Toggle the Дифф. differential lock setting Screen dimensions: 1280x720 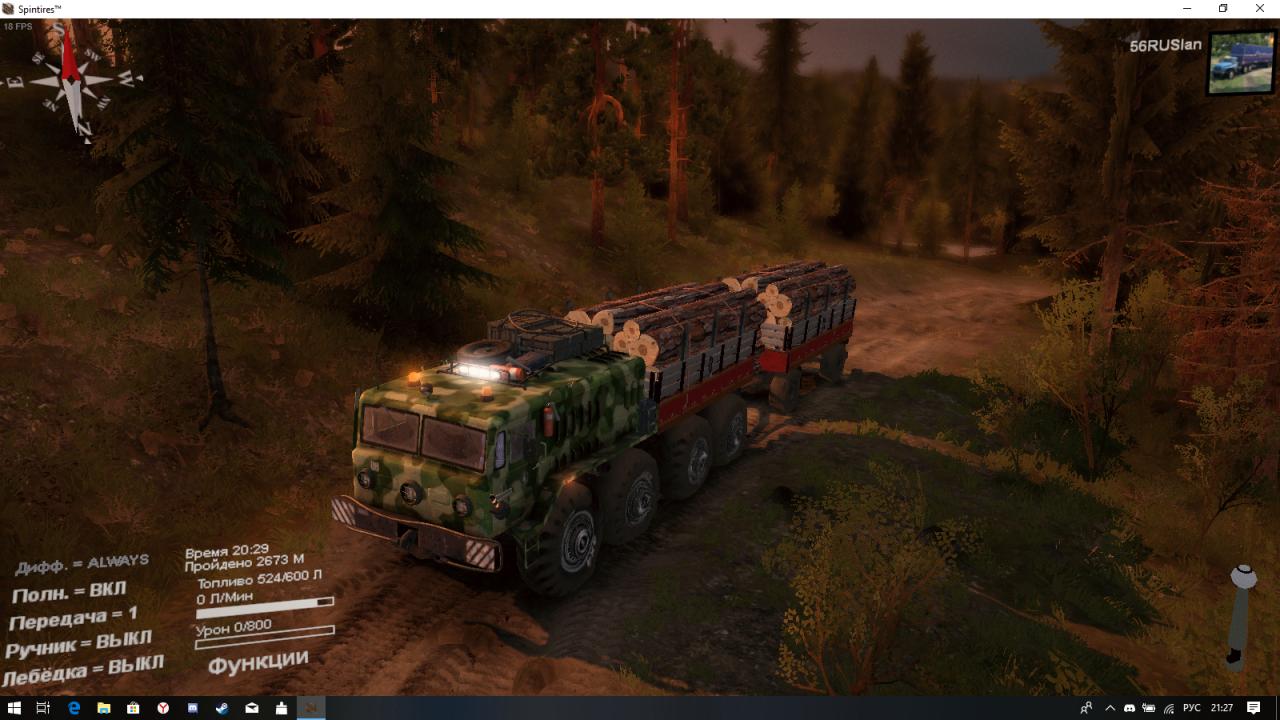click(82, 565)
